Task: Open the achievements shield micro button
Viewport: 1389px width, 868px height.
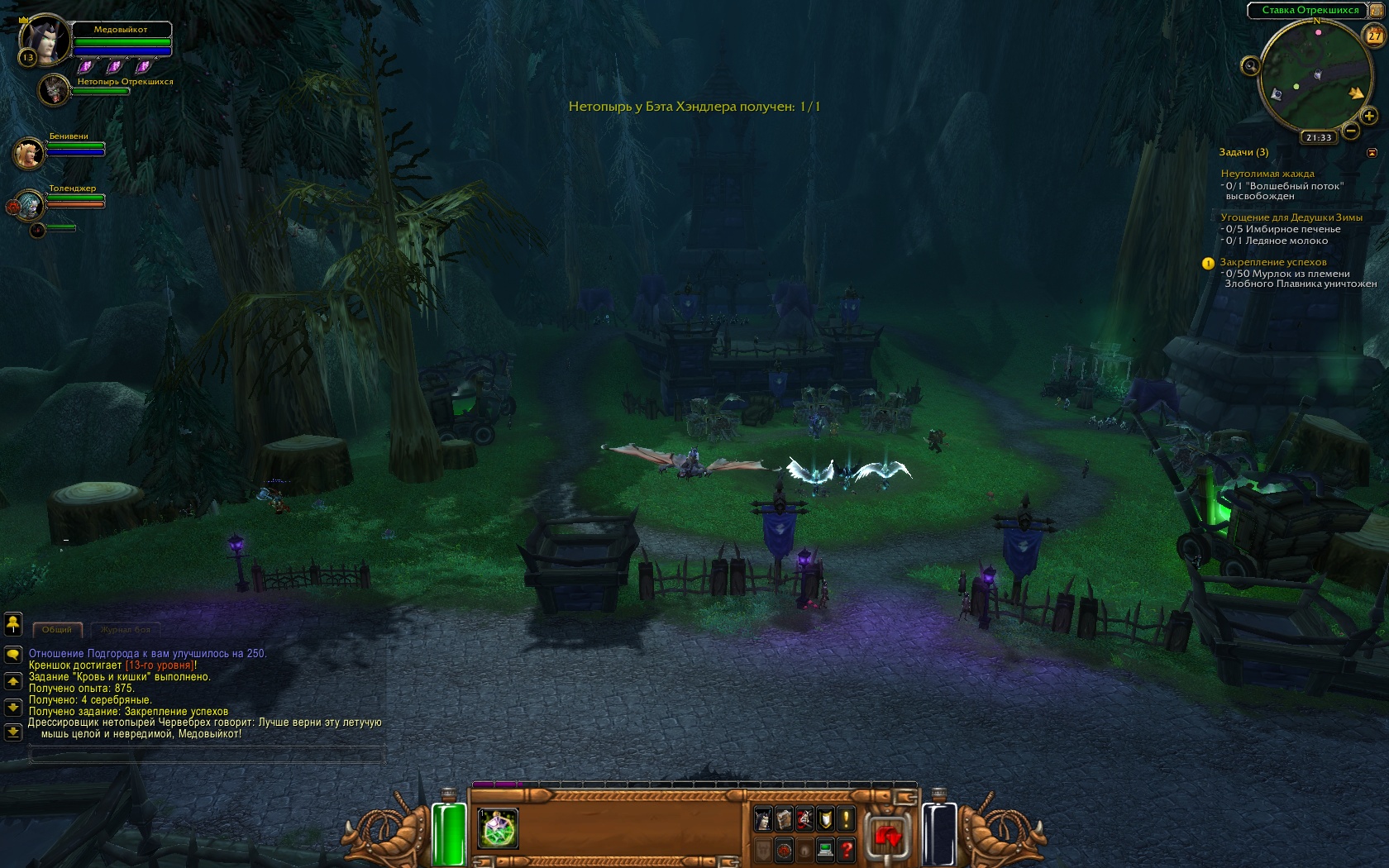Action: (x=825, y=819)
